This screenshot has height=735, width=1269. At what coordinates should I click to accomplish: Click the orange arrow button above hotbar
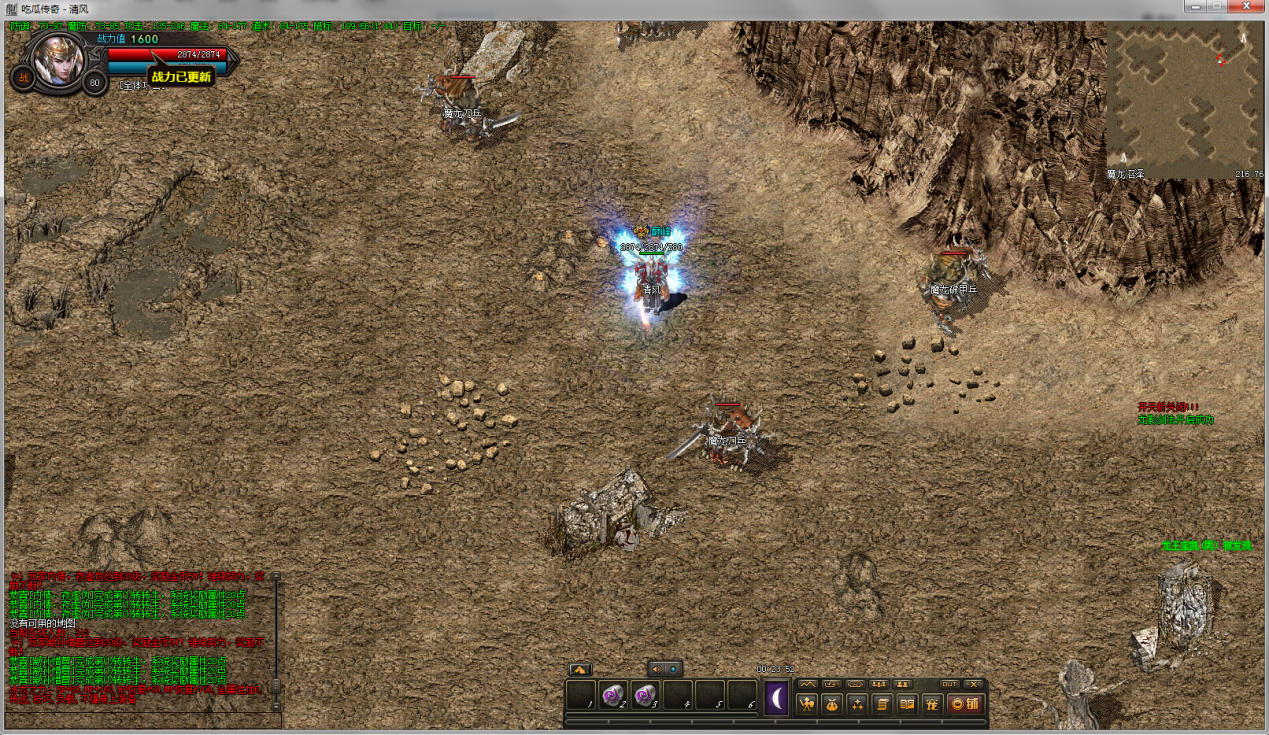(x=579, y=669)
